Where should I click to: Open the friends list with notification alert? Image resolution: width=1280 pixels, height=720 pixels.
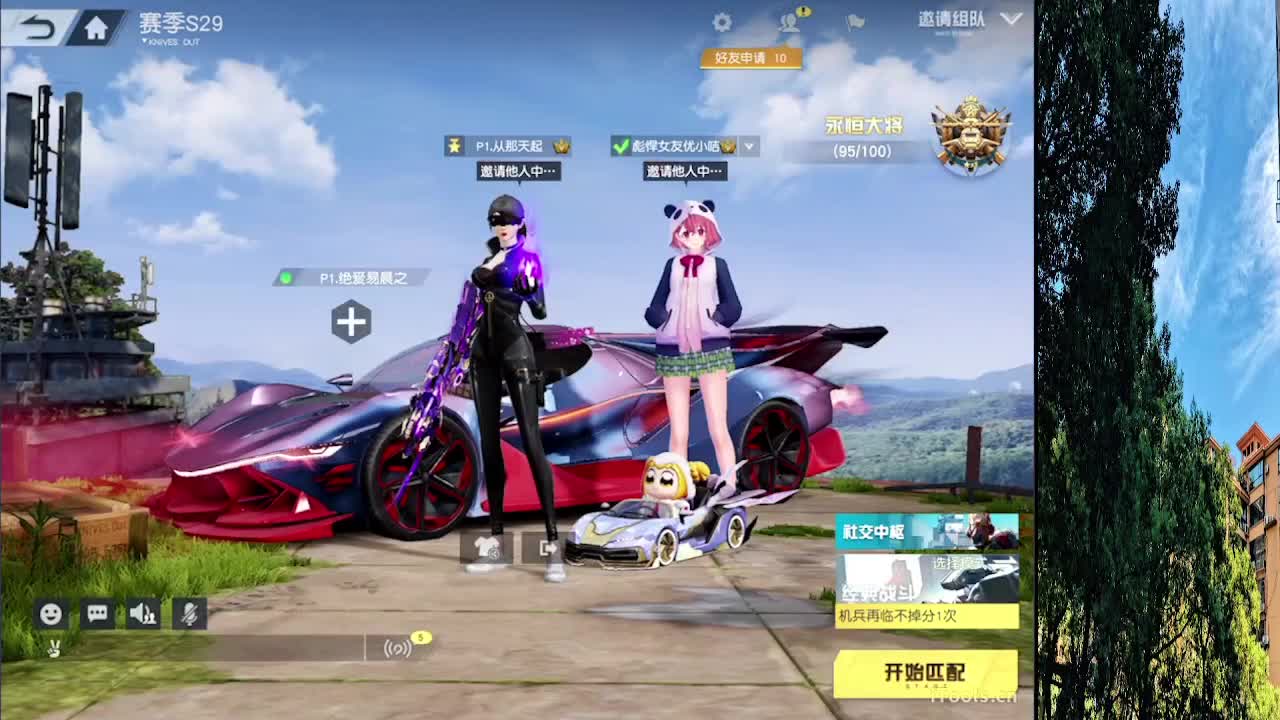click(789, 25)
